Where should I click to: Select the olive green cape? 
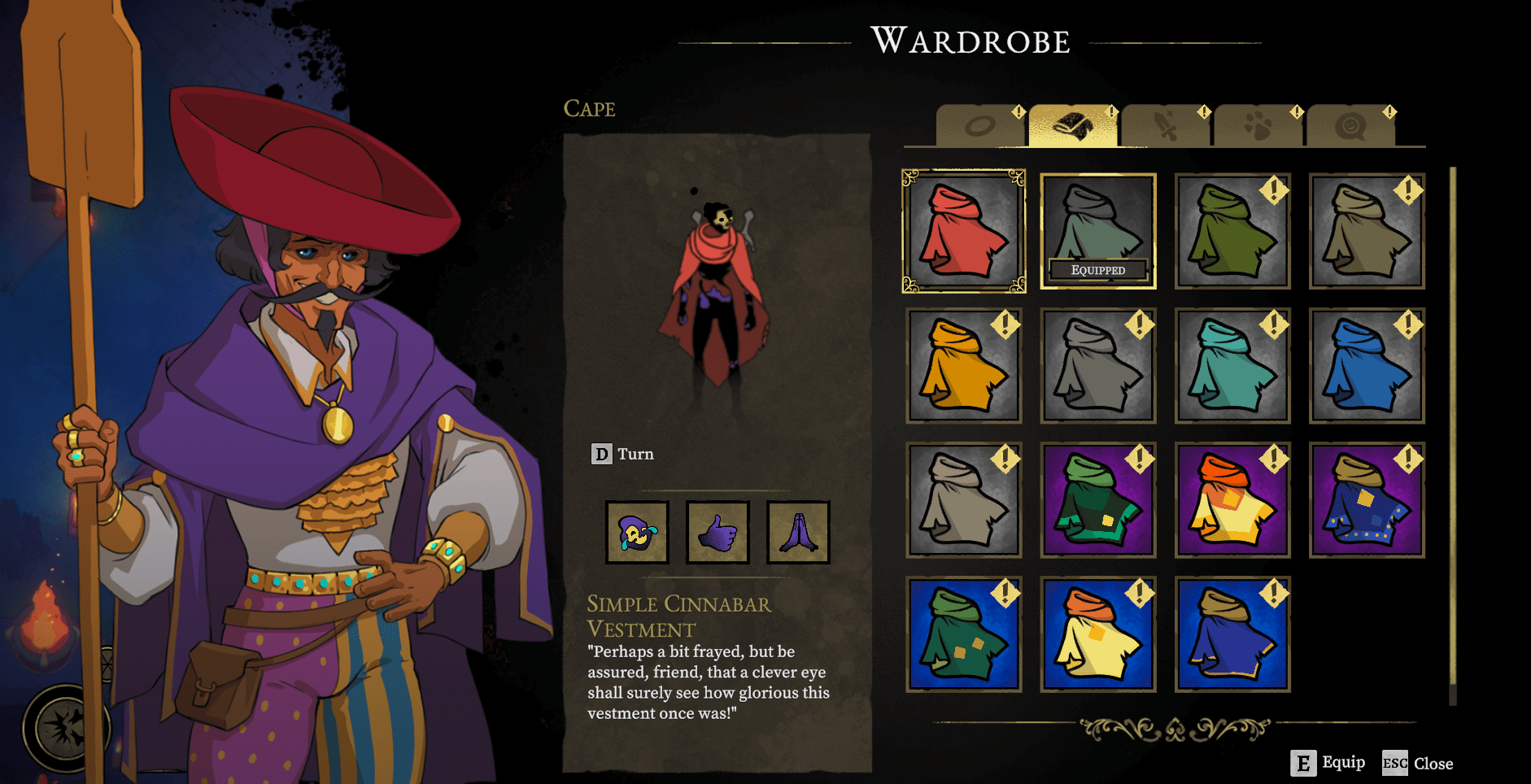point(1232,231)
